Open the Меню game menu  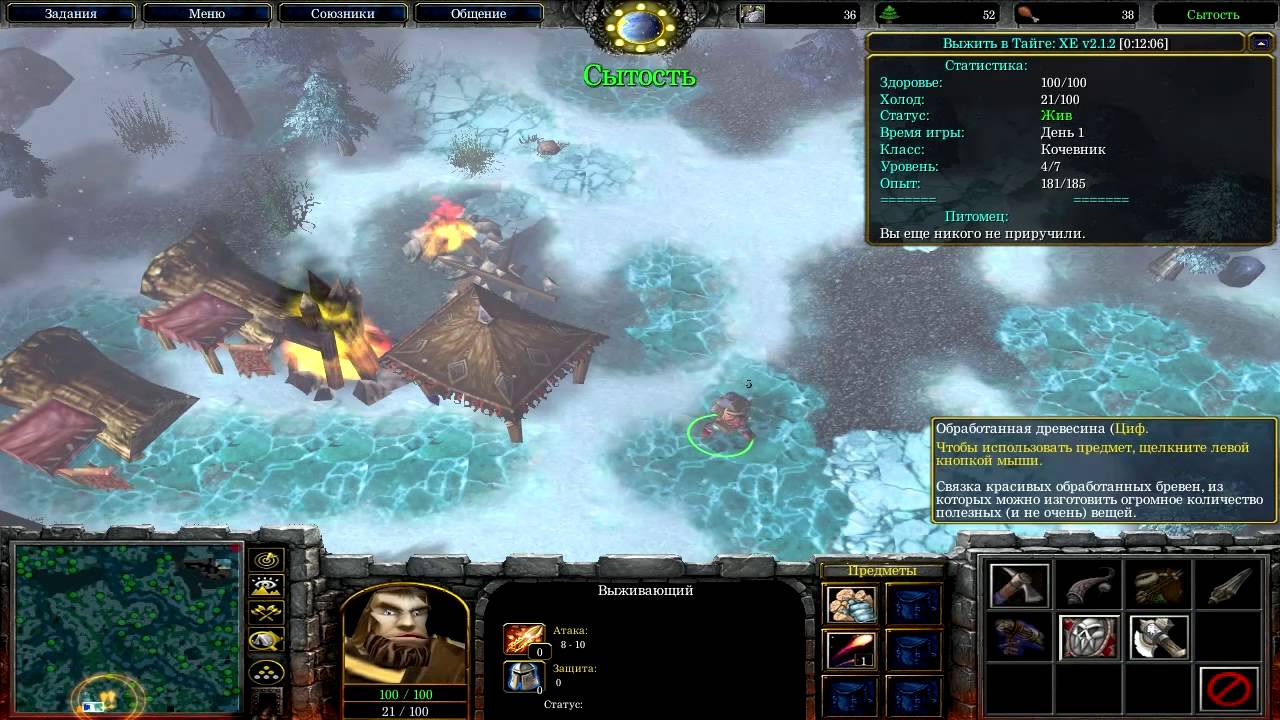coord(206,14)
